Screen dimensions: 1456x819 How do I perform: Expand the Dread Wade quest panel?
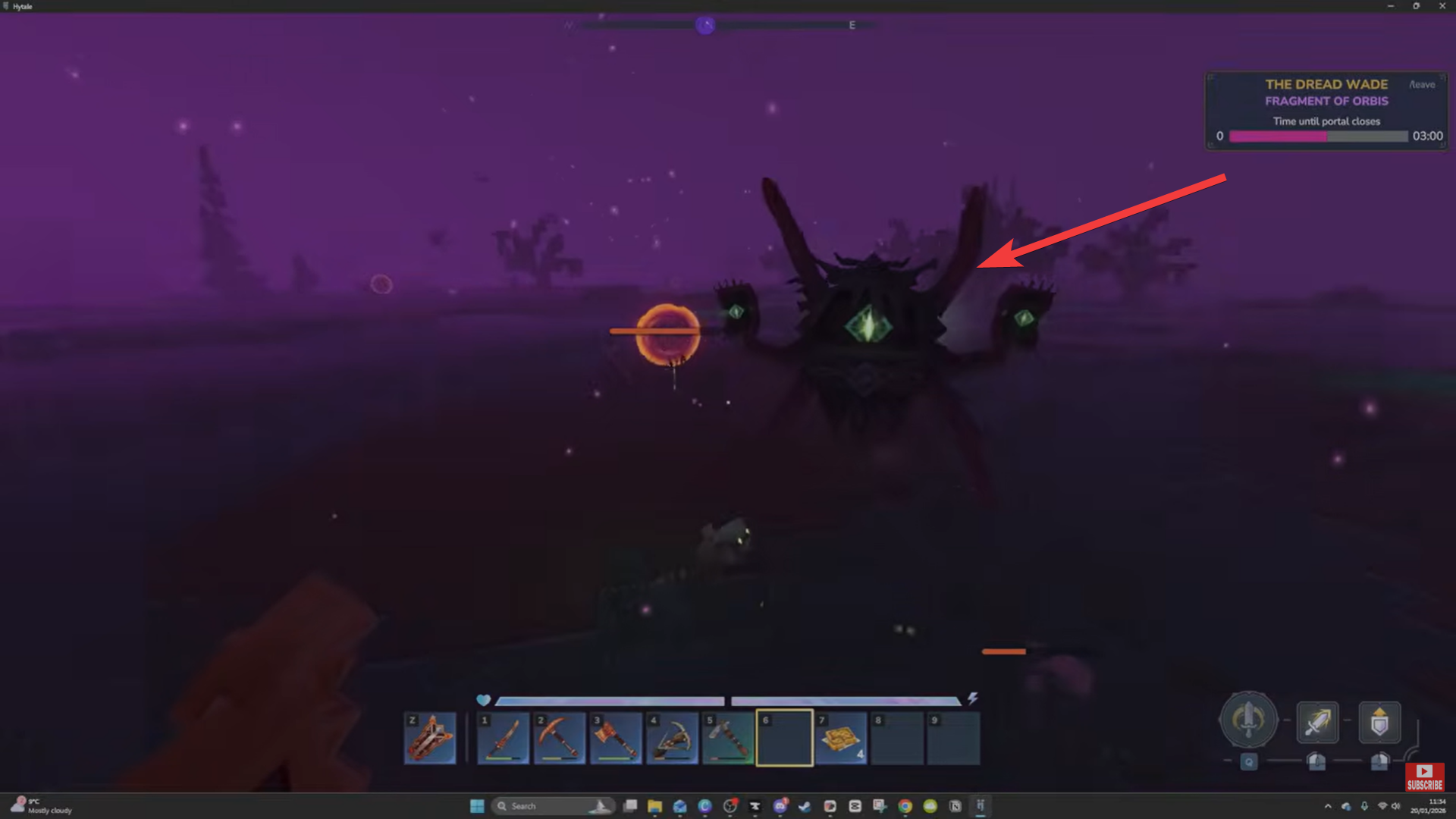pyautogui.click(x=1327, y=84)
